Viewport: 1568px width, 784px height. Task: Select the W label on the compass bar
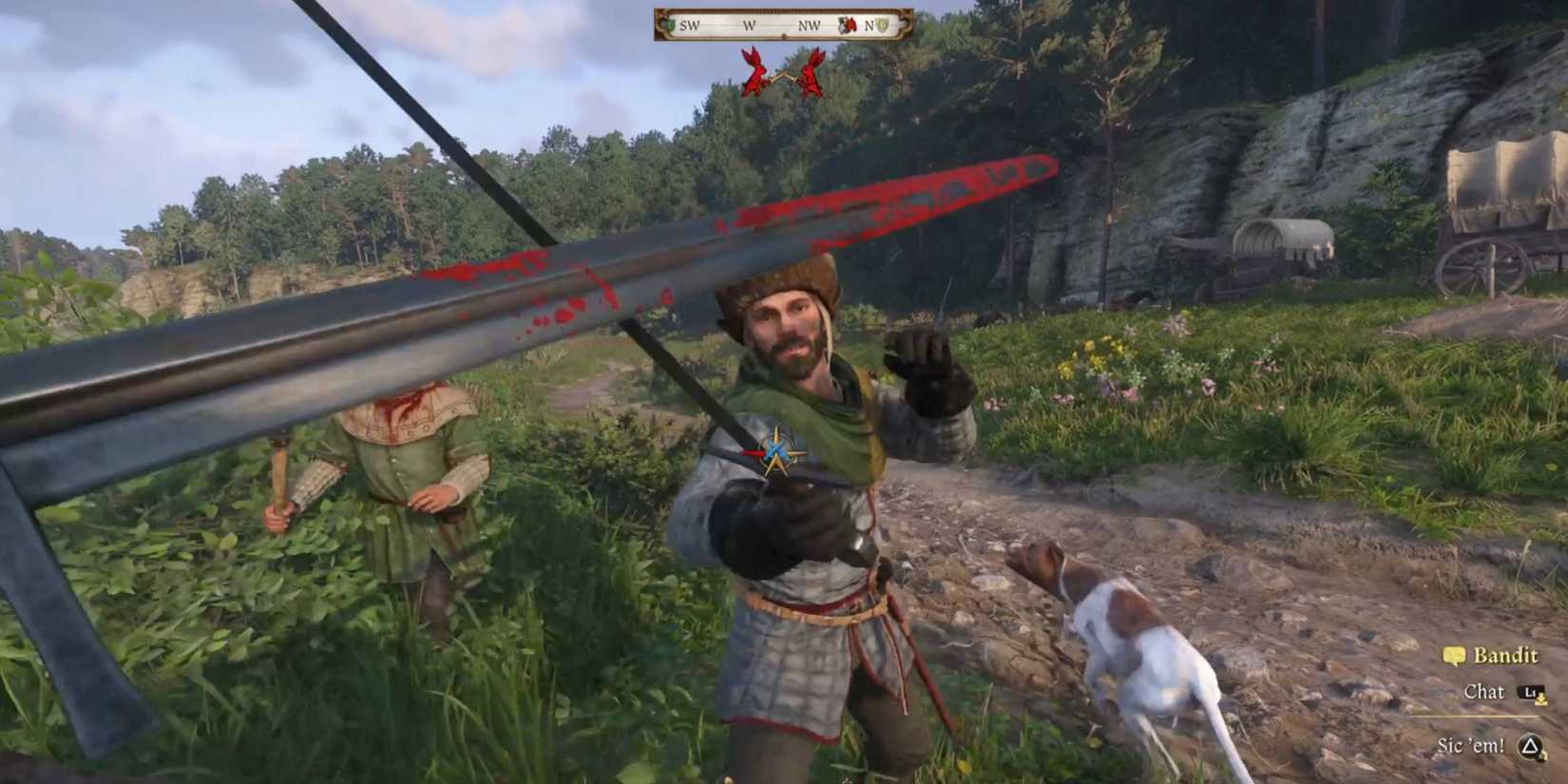click(749, 25)
